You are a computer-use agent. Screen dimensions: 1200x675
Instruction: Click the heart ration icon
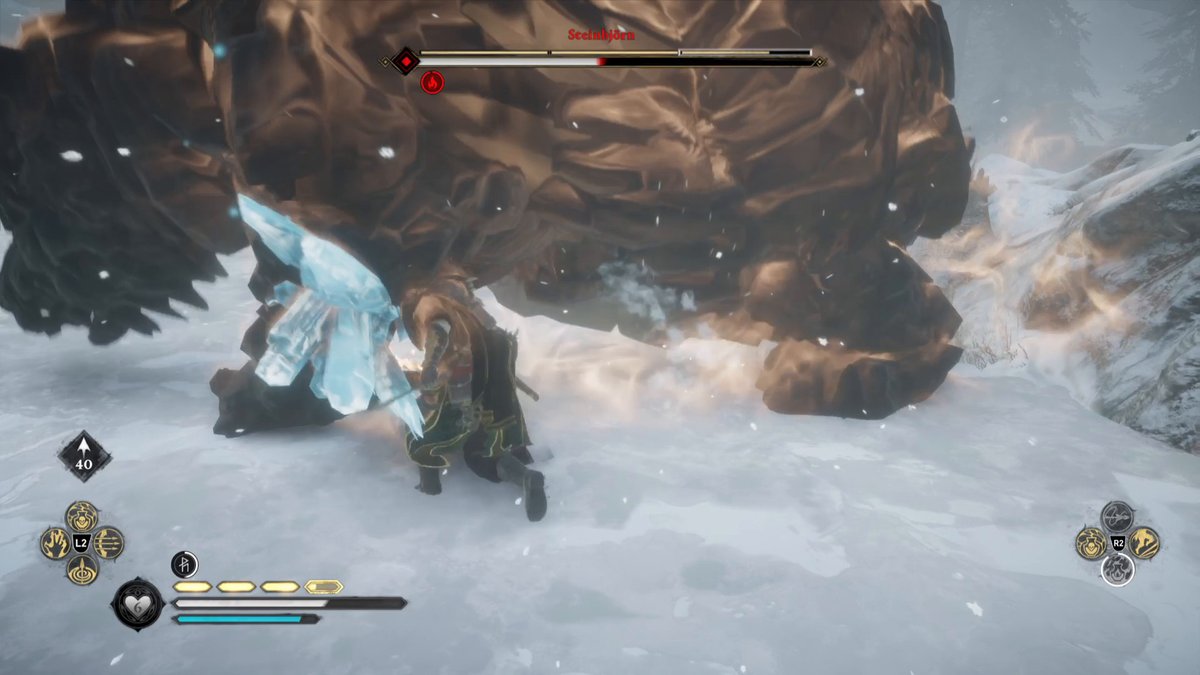tap(137, 604)
